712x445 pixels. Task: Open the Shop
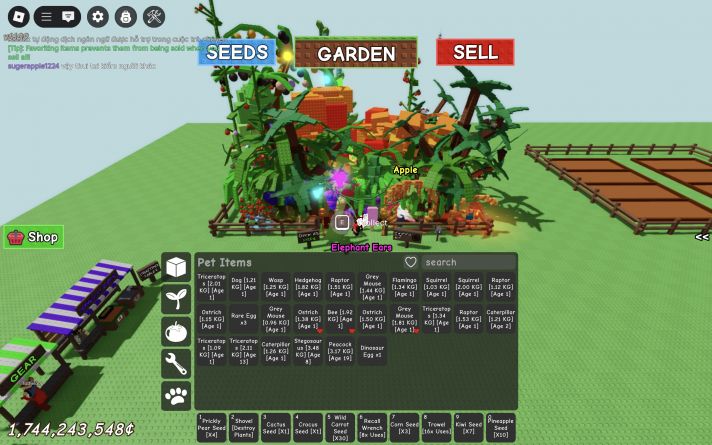coord(34,237)
